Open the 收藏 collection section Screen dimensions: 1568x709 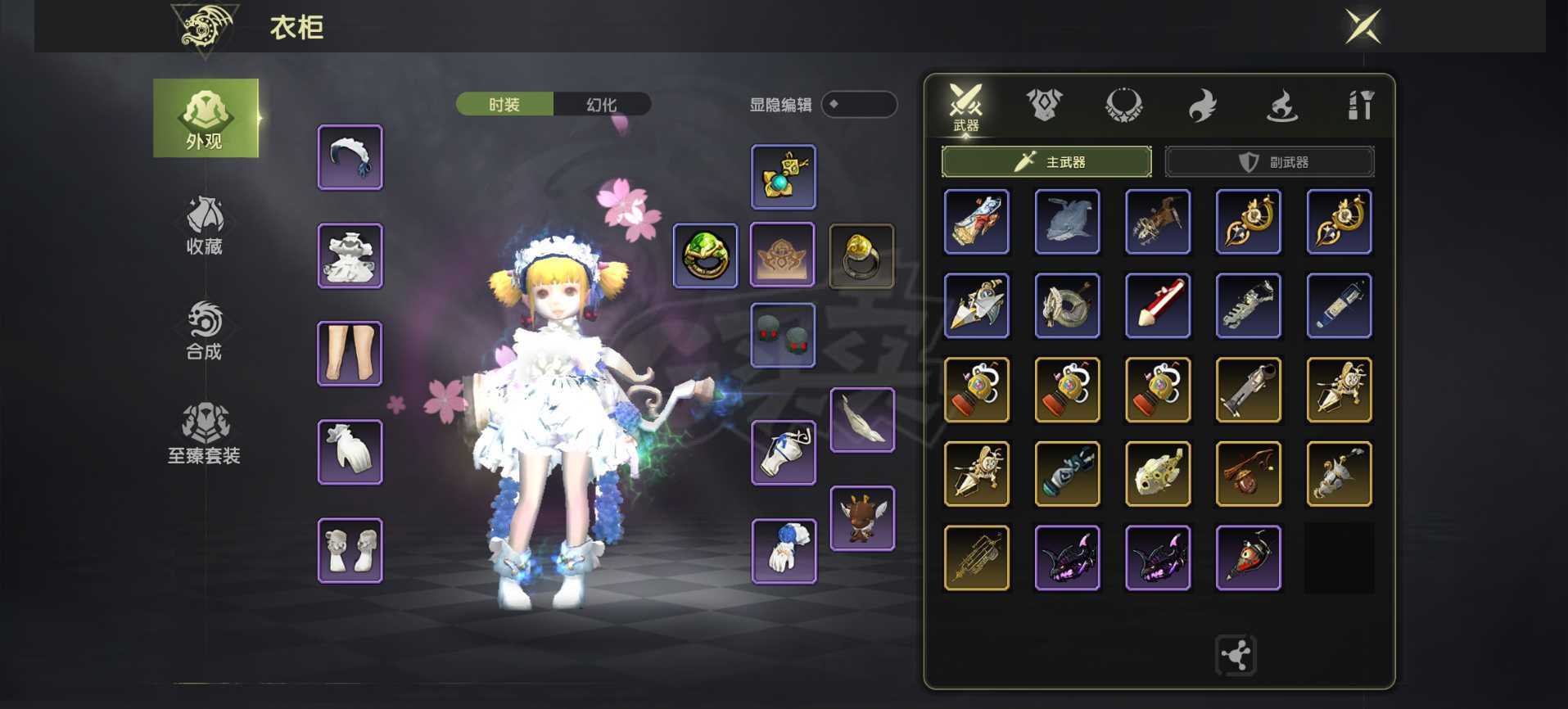(x=205, y=226)
